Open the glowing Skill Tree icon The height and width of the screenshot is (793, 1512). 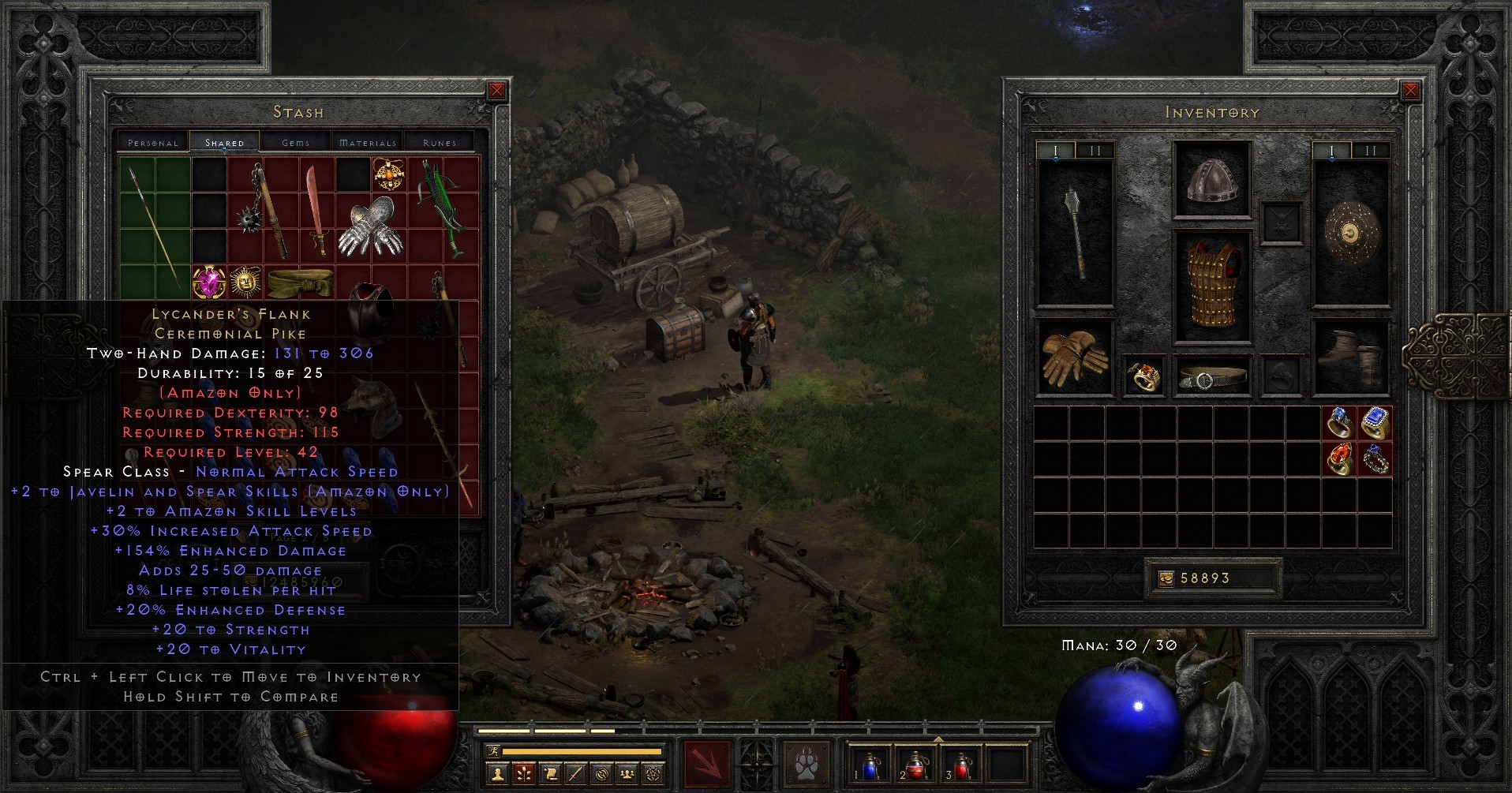coord(523,774)
